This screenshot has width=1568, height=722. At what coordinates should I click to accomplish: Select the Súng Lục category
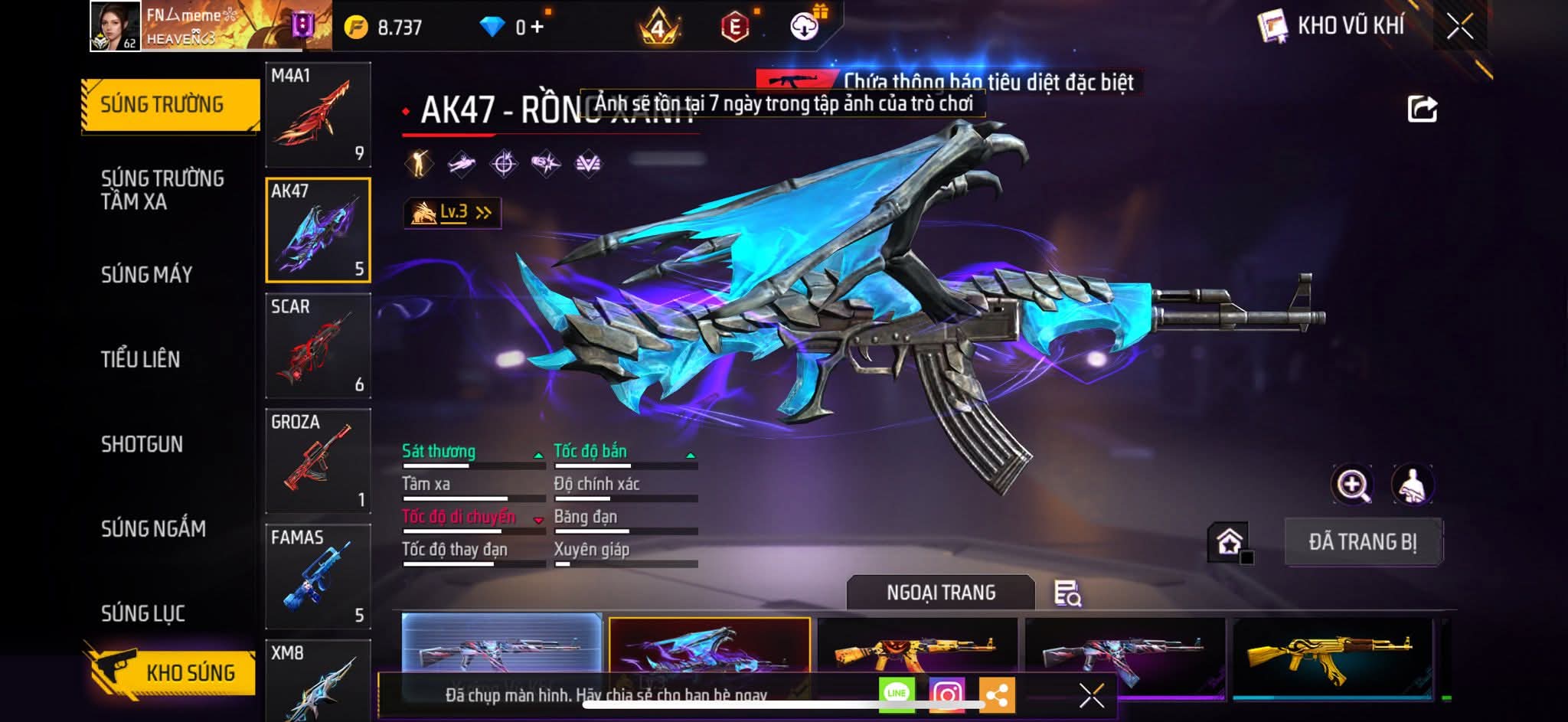(x=142, y=613)
